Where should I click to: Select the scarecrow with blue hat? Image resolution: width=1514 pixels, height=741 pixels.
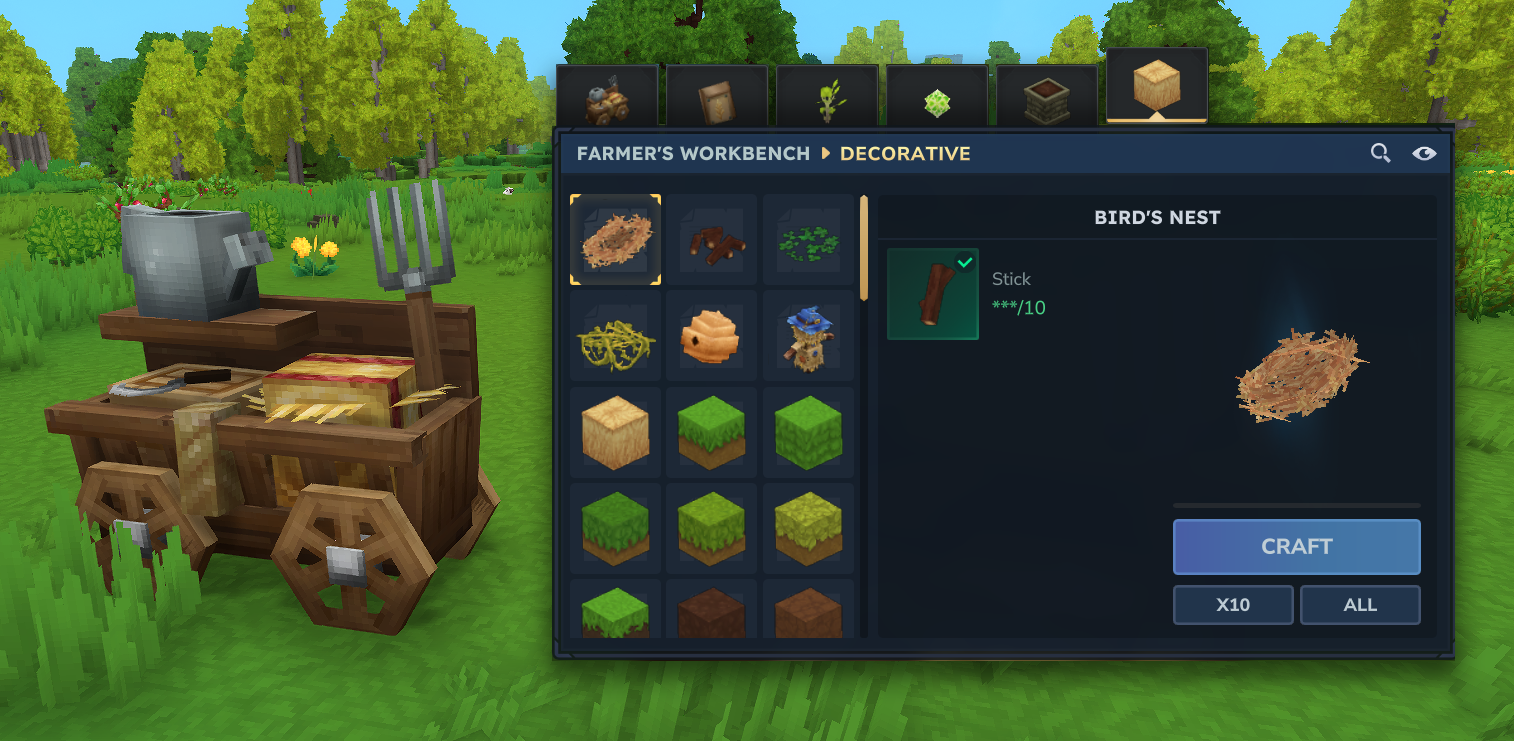coord(808,336)
